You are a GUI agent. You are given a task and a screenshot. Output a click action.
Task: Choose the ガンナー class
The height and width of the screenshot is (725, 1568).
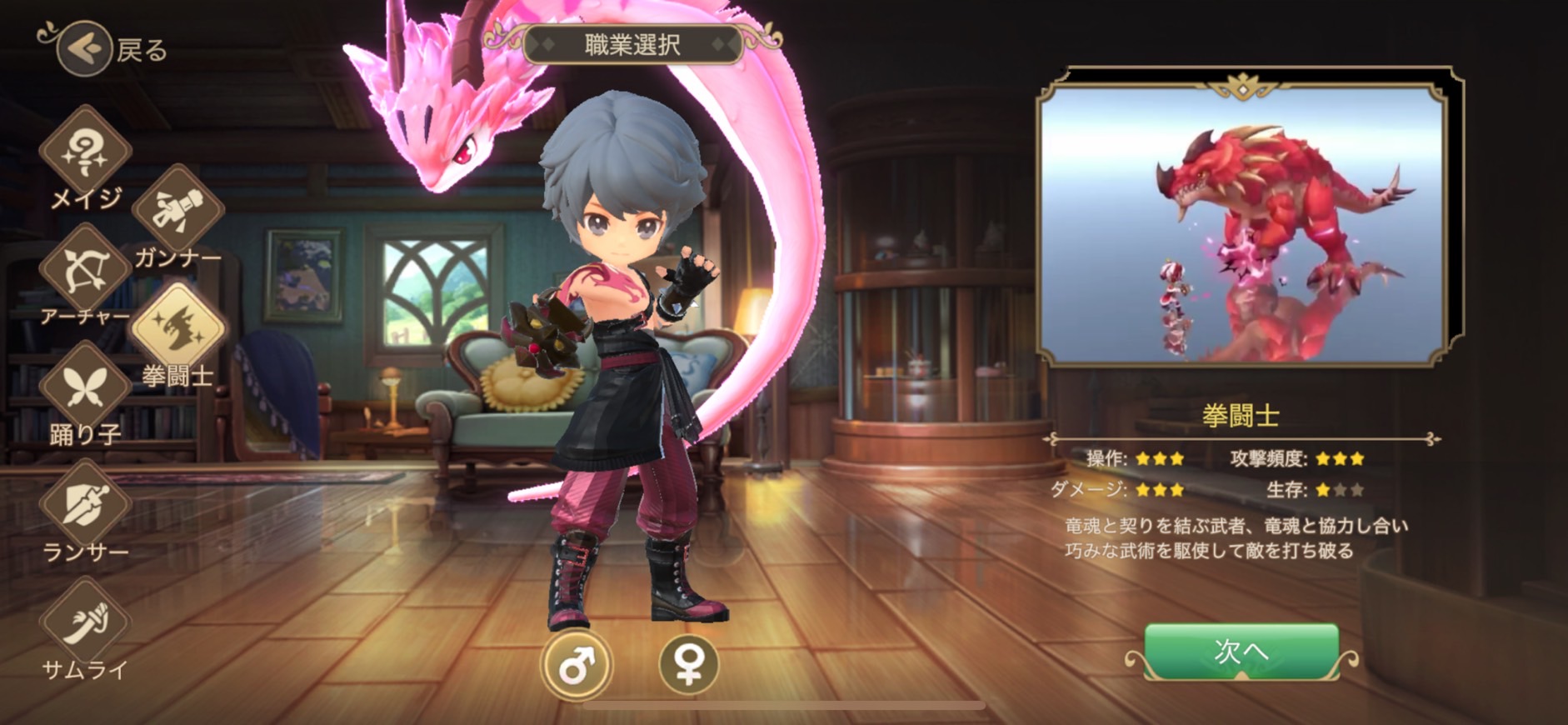click(x=177, y=210)
